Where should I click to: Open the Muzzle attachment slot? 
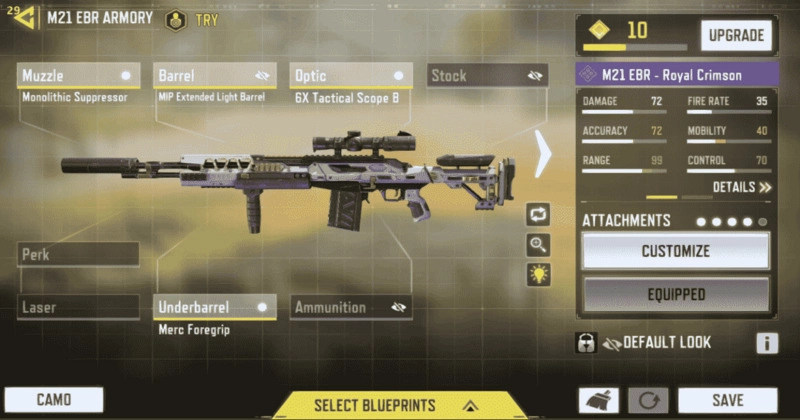click(78, 76)
